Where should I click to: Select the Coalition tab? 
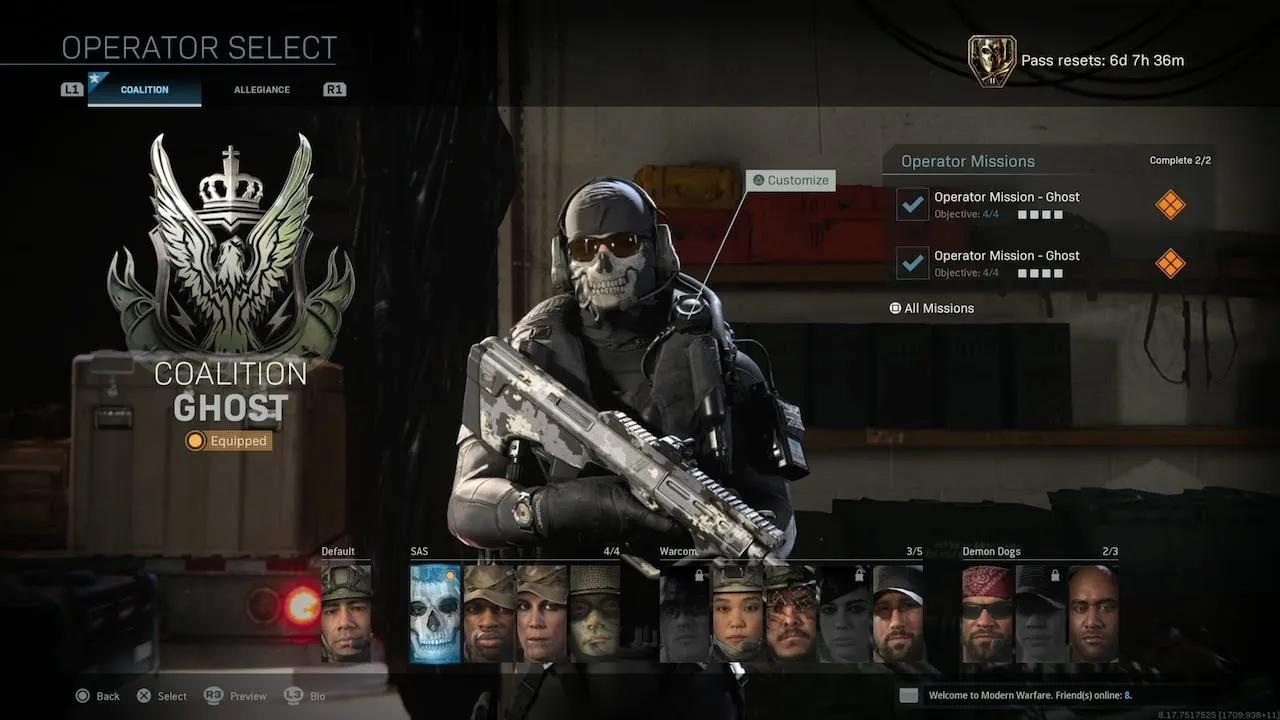click(x=143, y=89)
